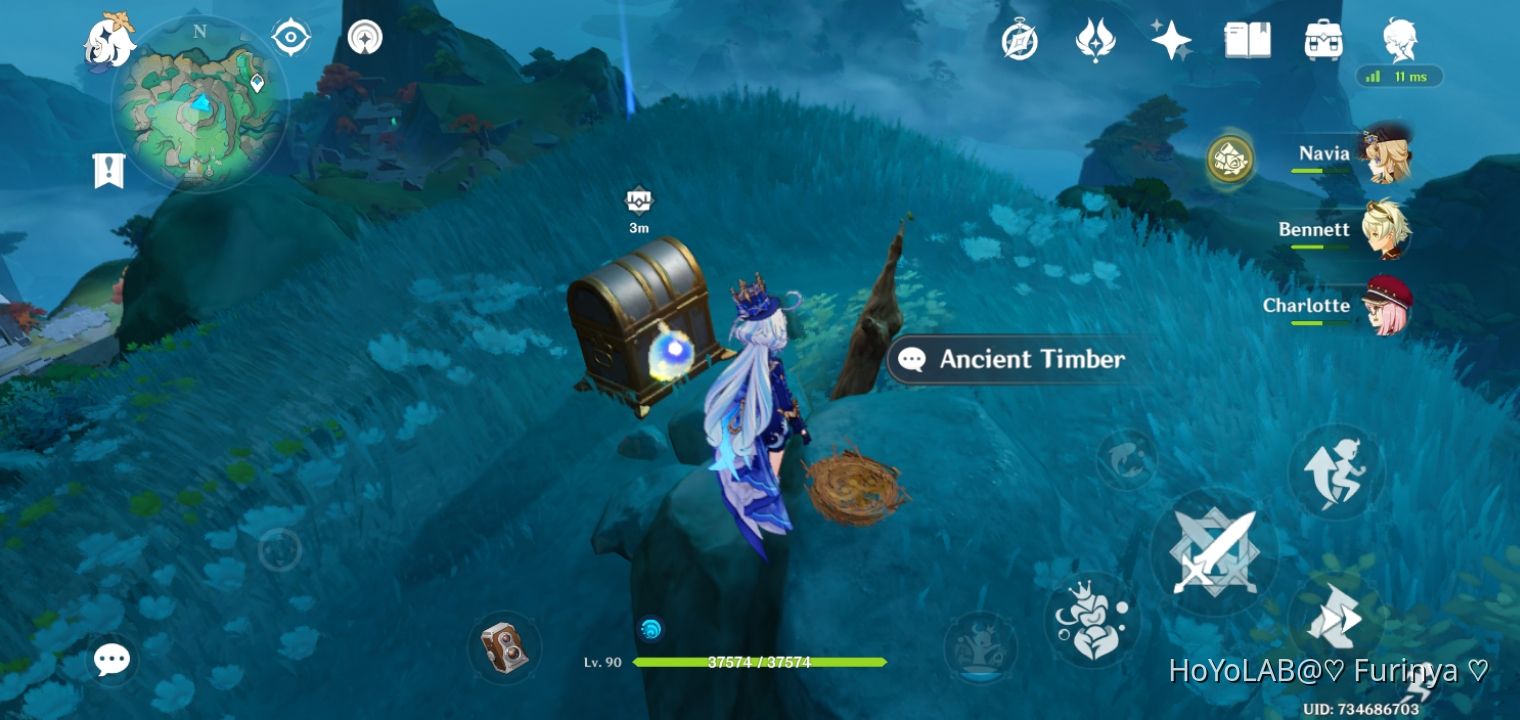Activate Elemental Sight
The image size is (1520, 720).
point(290,35)
